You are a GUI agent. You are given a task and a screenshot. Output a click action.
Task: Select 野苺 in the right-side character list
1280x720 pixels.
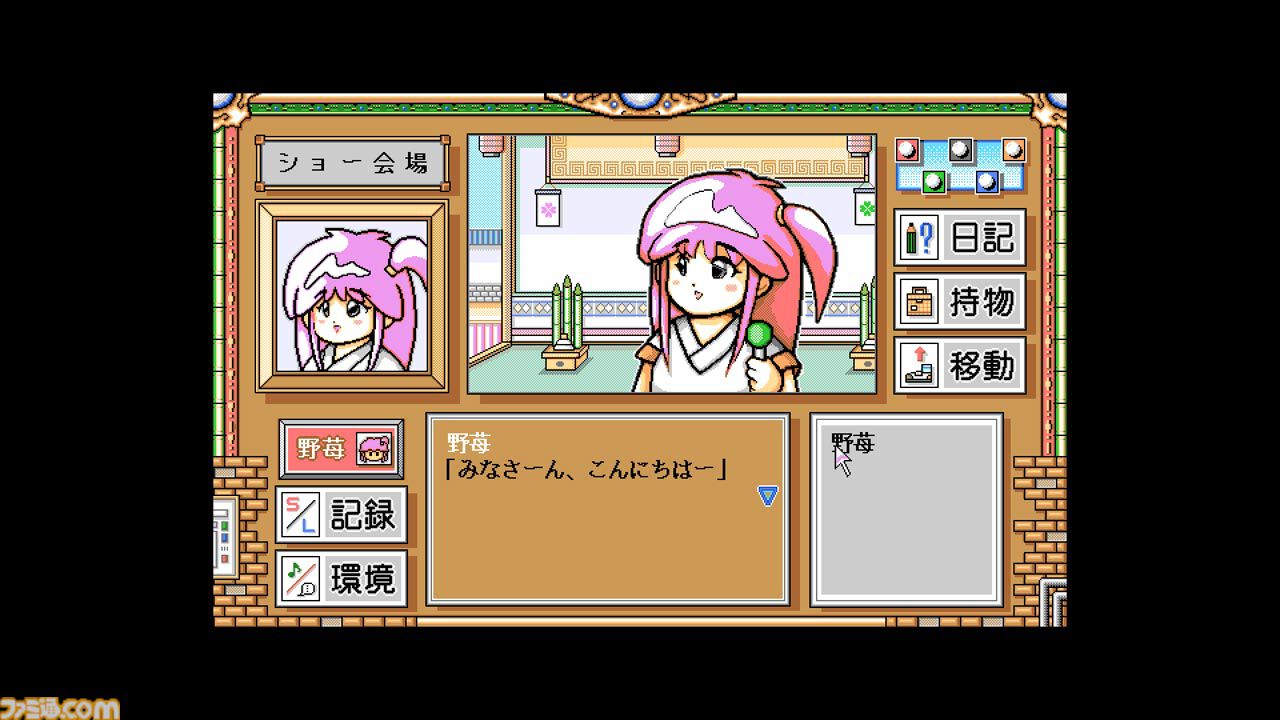point(845,442)
